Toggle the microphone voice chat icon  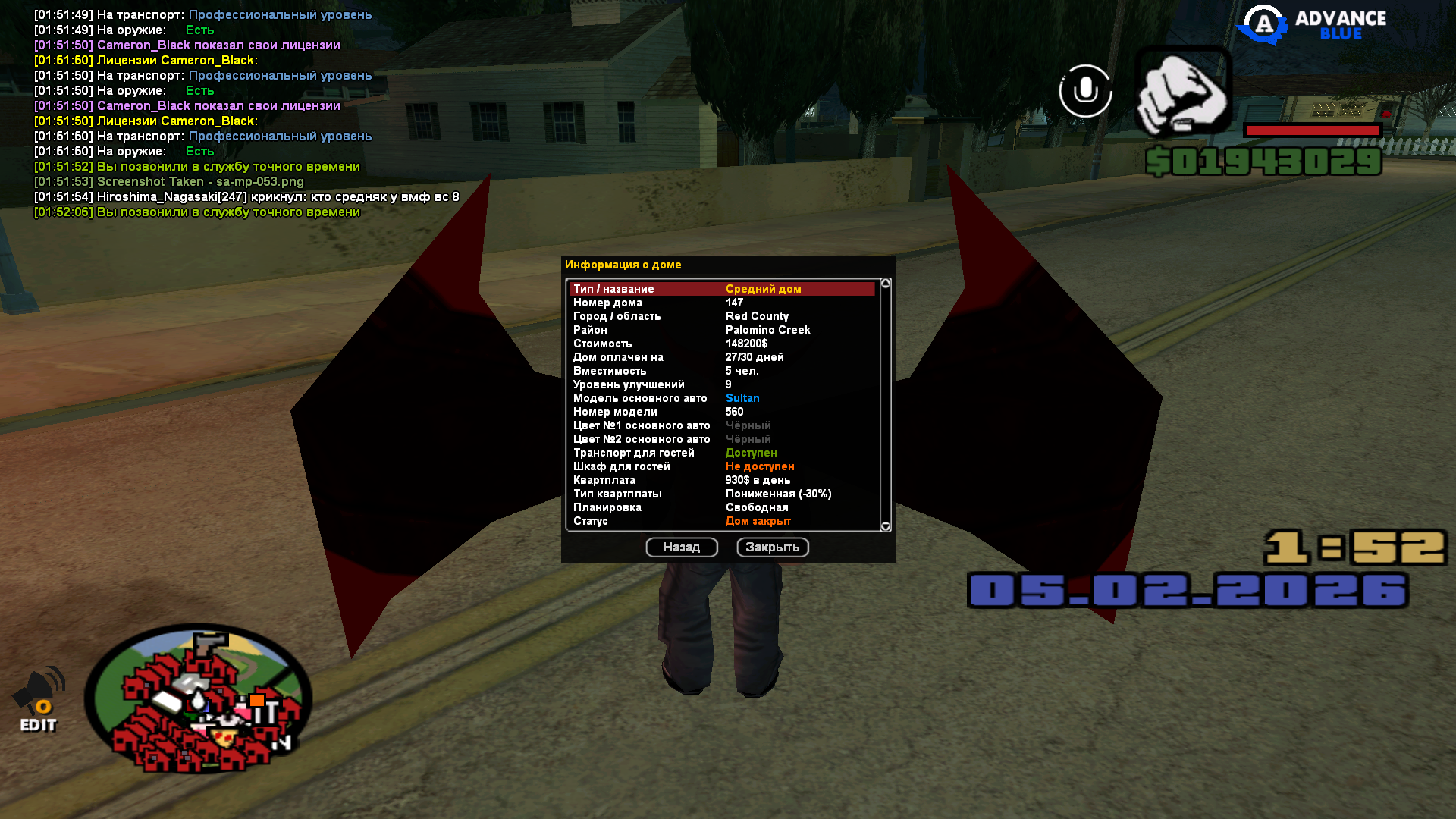point(1085,91)
